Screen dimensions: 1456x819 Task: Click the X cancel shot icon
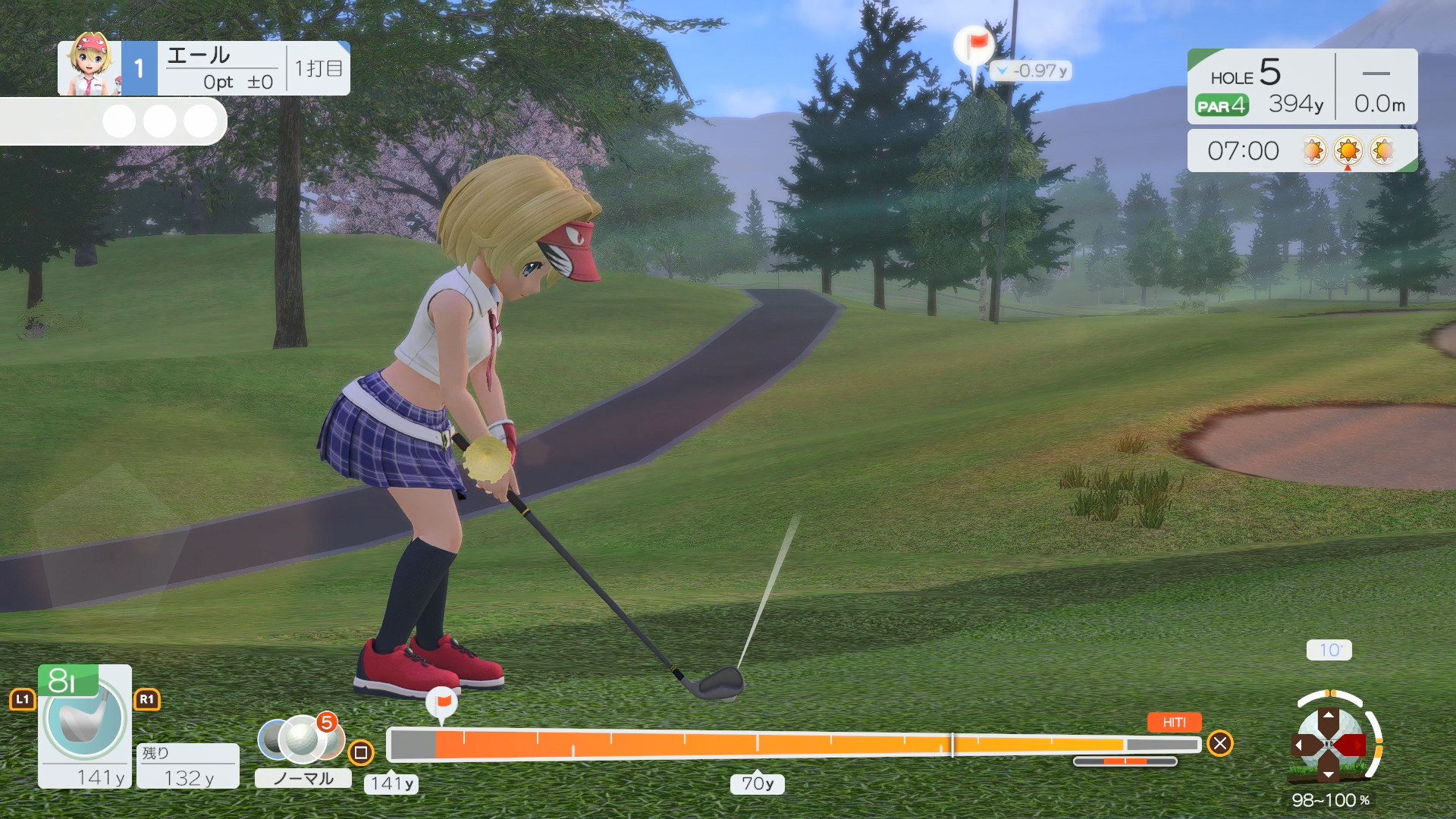[x=1220, y=743]
